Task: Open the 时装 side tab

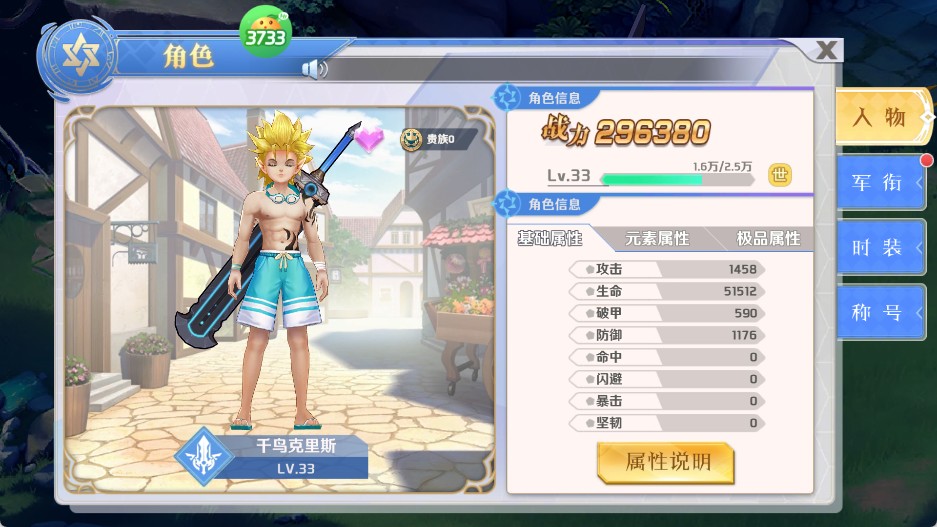Action: tap(878, 248)
